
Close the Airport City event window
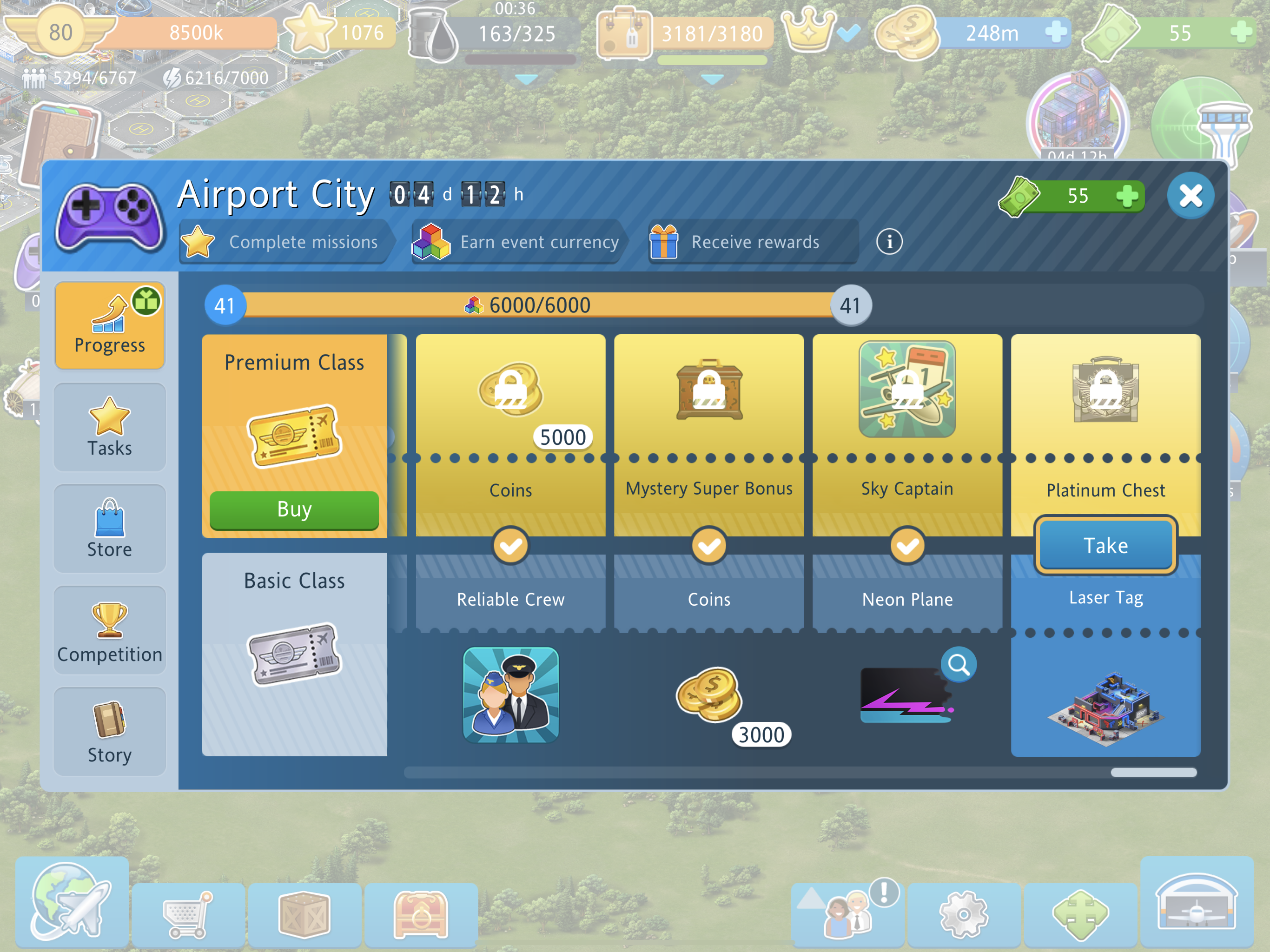(x=1190, y=196)
